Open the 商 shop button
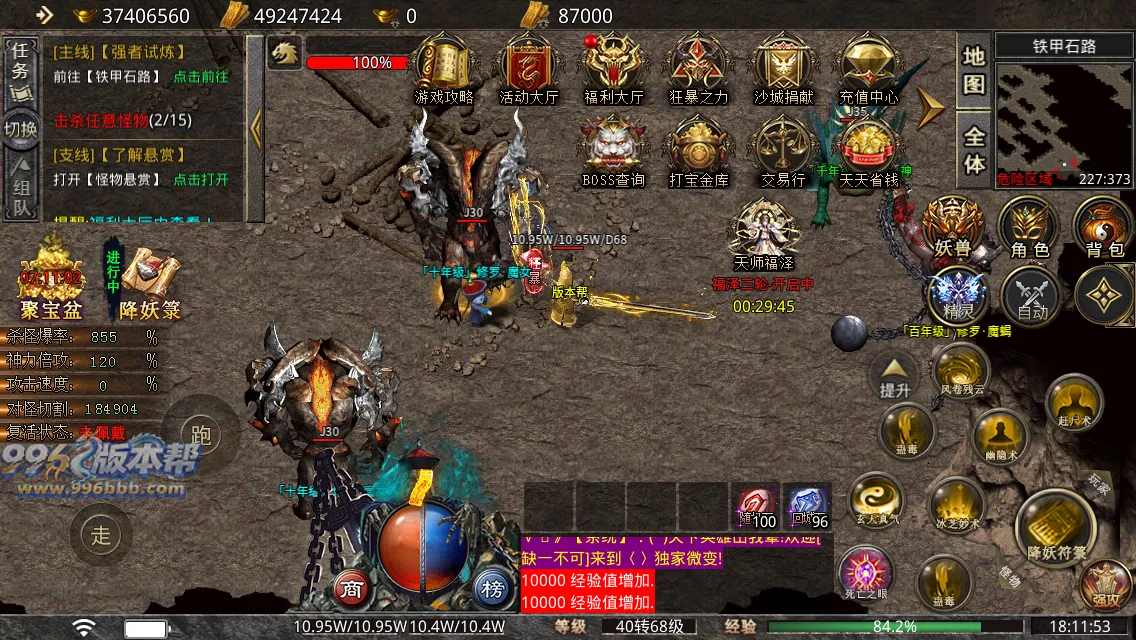Image resolution: width=1136 pixels, height=640 pixels. [x=351, y=588]
